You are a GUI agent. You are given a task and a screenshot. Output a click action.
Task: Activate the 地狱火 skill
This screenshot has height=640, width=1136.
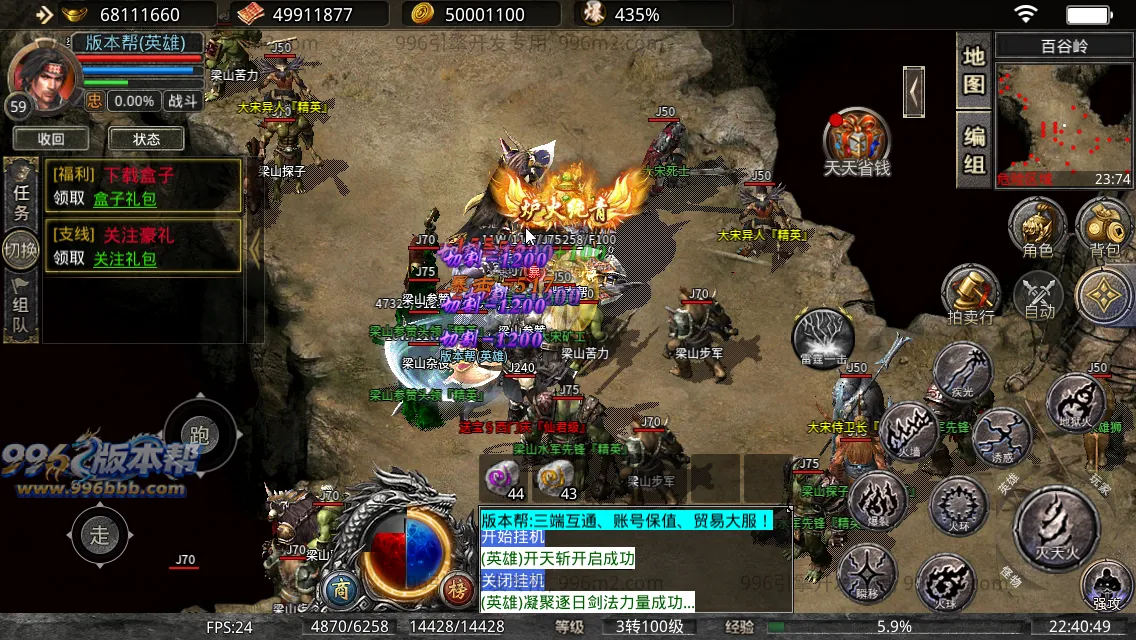(1075, 402)
